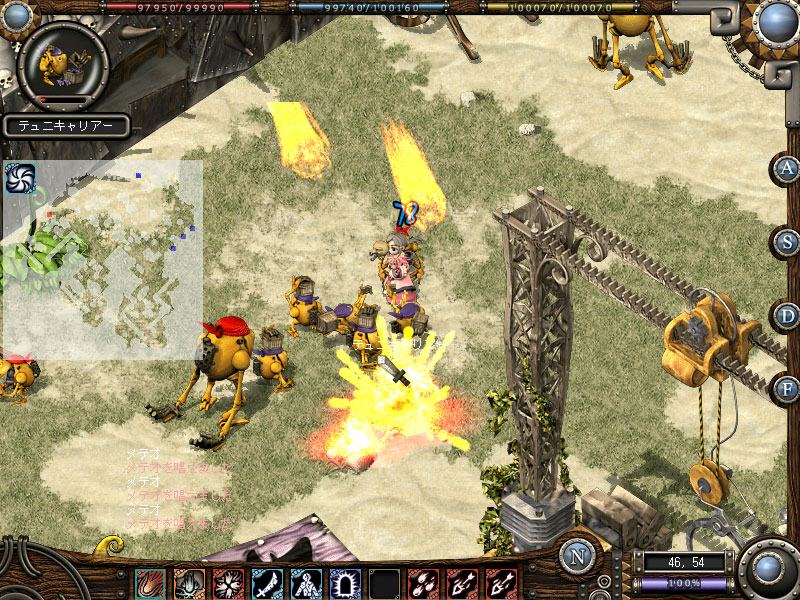Click the chat log text area
The image size is (800, 600).
pyautogui.click(x=178, y=488)
